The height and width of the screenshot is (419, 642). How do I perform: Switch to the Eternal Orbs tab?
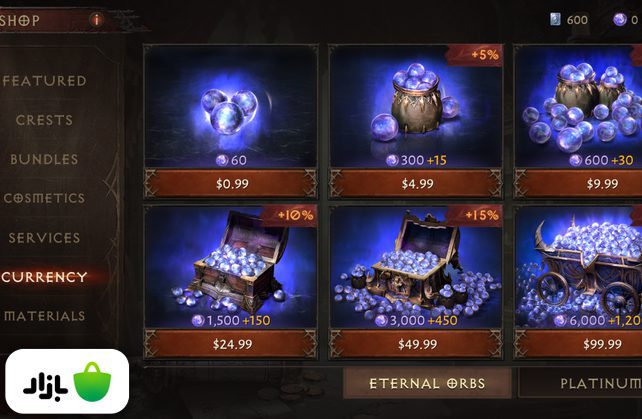[x=426, y=383]
